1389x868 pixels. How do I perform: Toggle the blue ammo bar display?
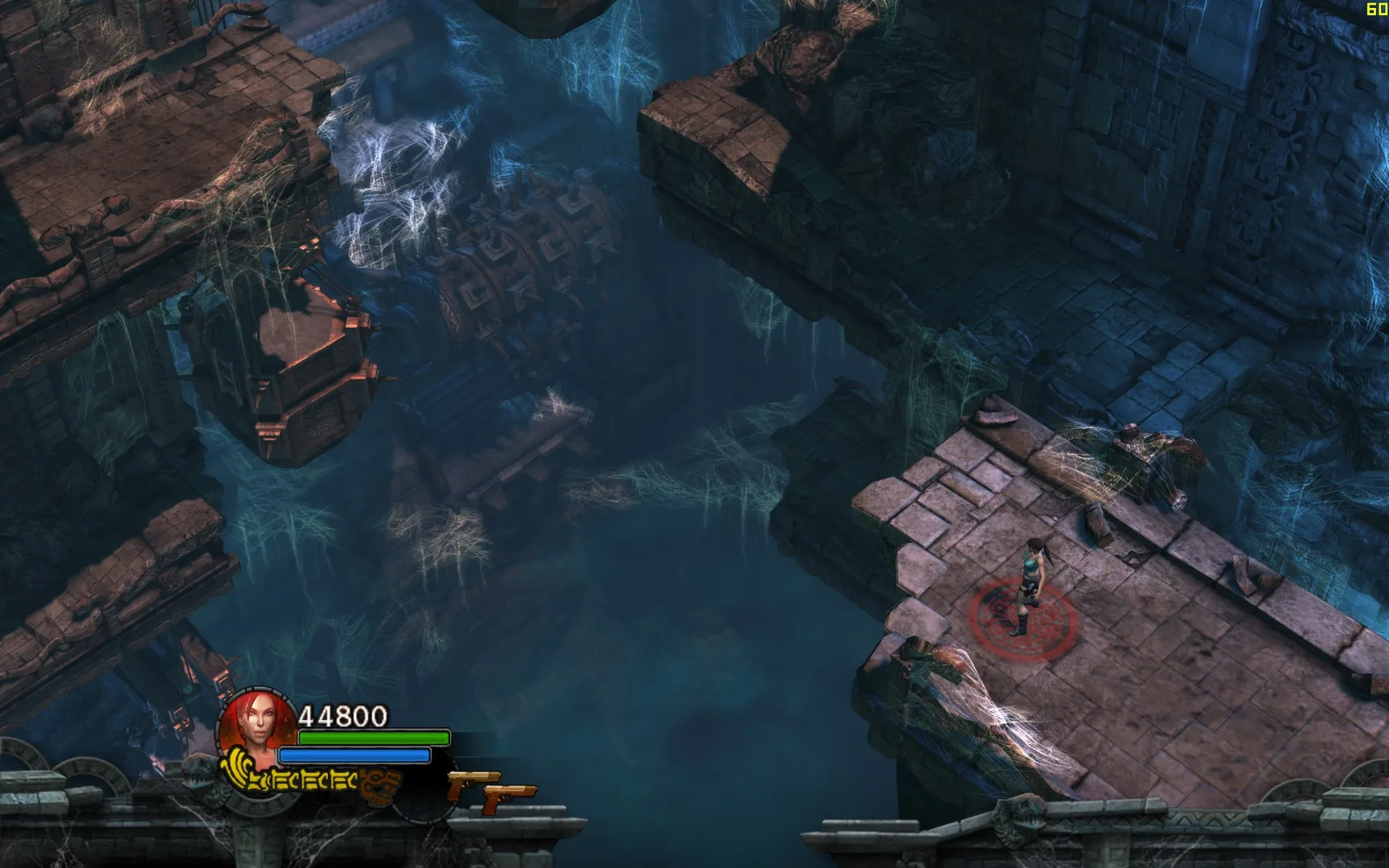[x=354, y=755]
